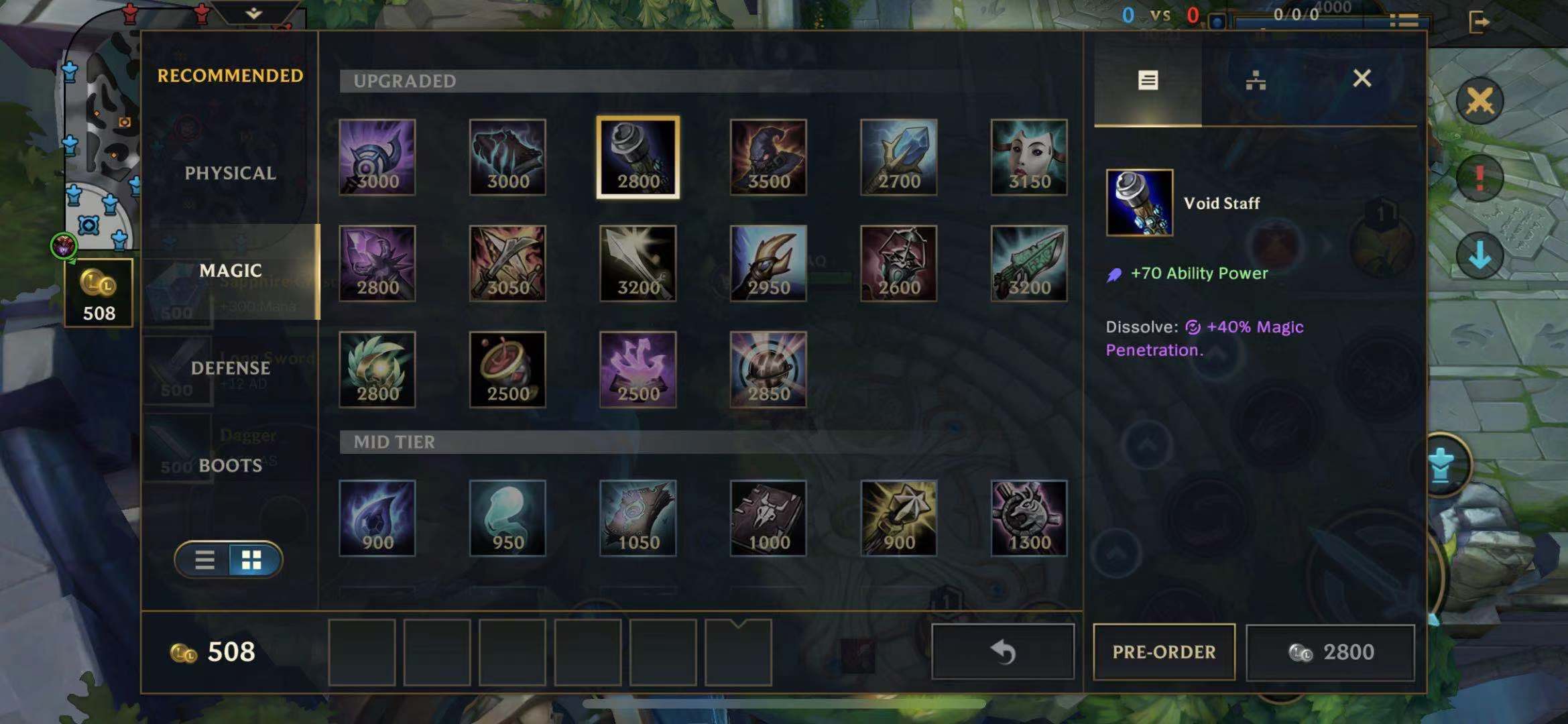Select the 3500 gold wizard hat item

[x=768, y=158]
